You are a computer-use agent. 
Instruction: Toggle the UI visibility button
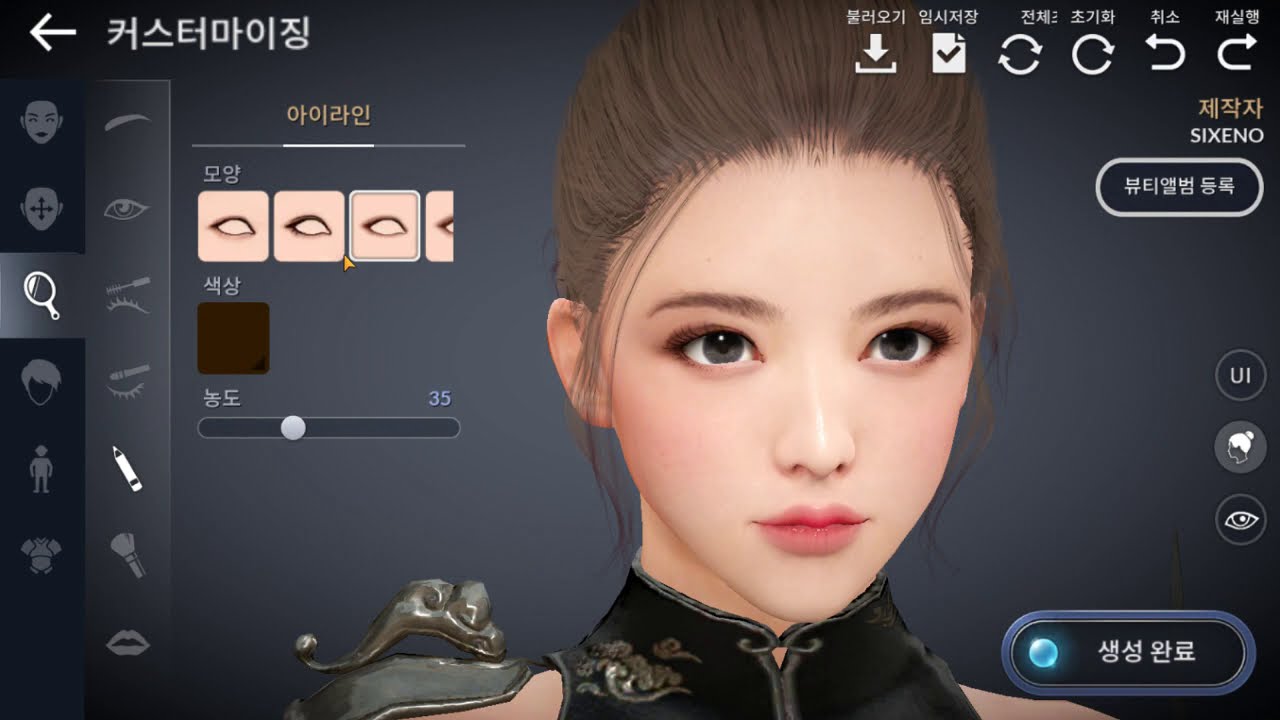(1240, 375)
